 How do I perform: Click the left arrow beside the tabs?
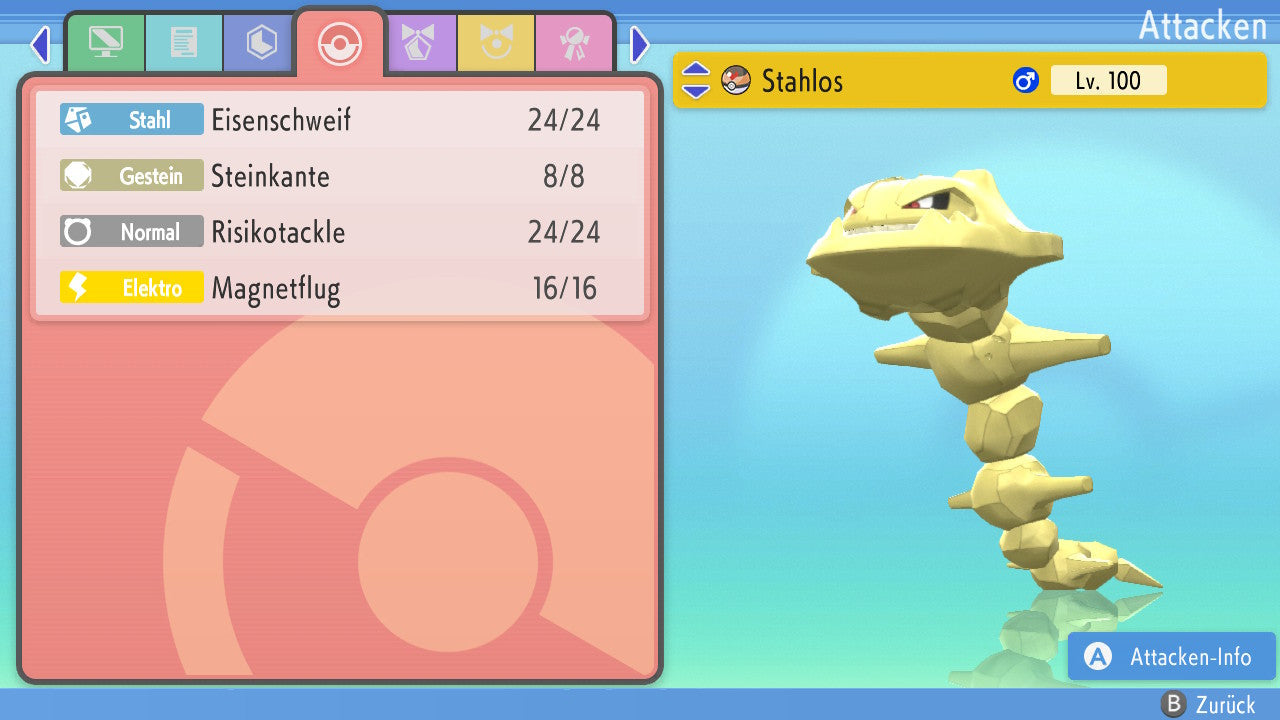pos(40,44)
